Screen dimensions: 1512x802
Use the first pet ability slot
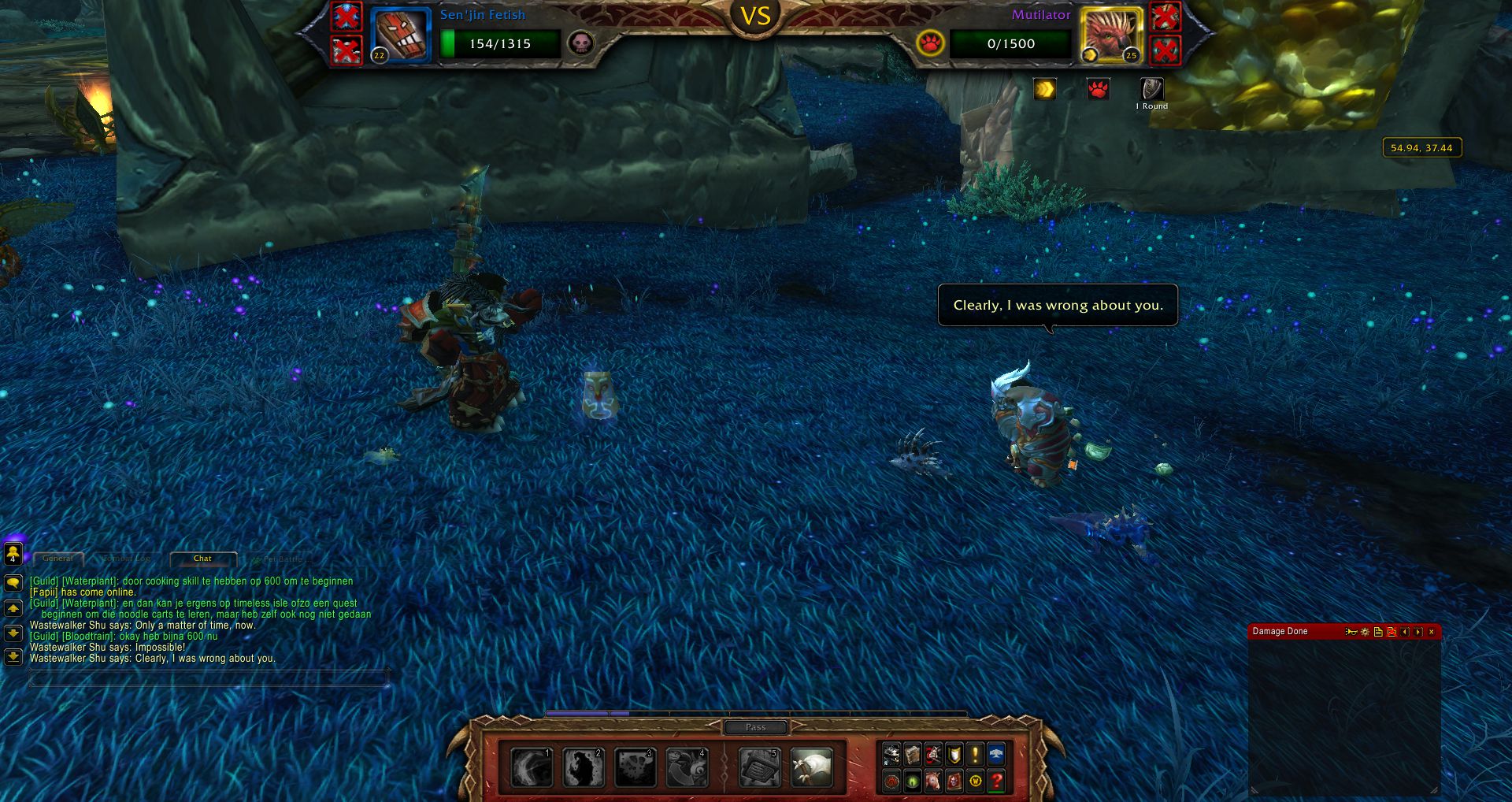[532, 767]
